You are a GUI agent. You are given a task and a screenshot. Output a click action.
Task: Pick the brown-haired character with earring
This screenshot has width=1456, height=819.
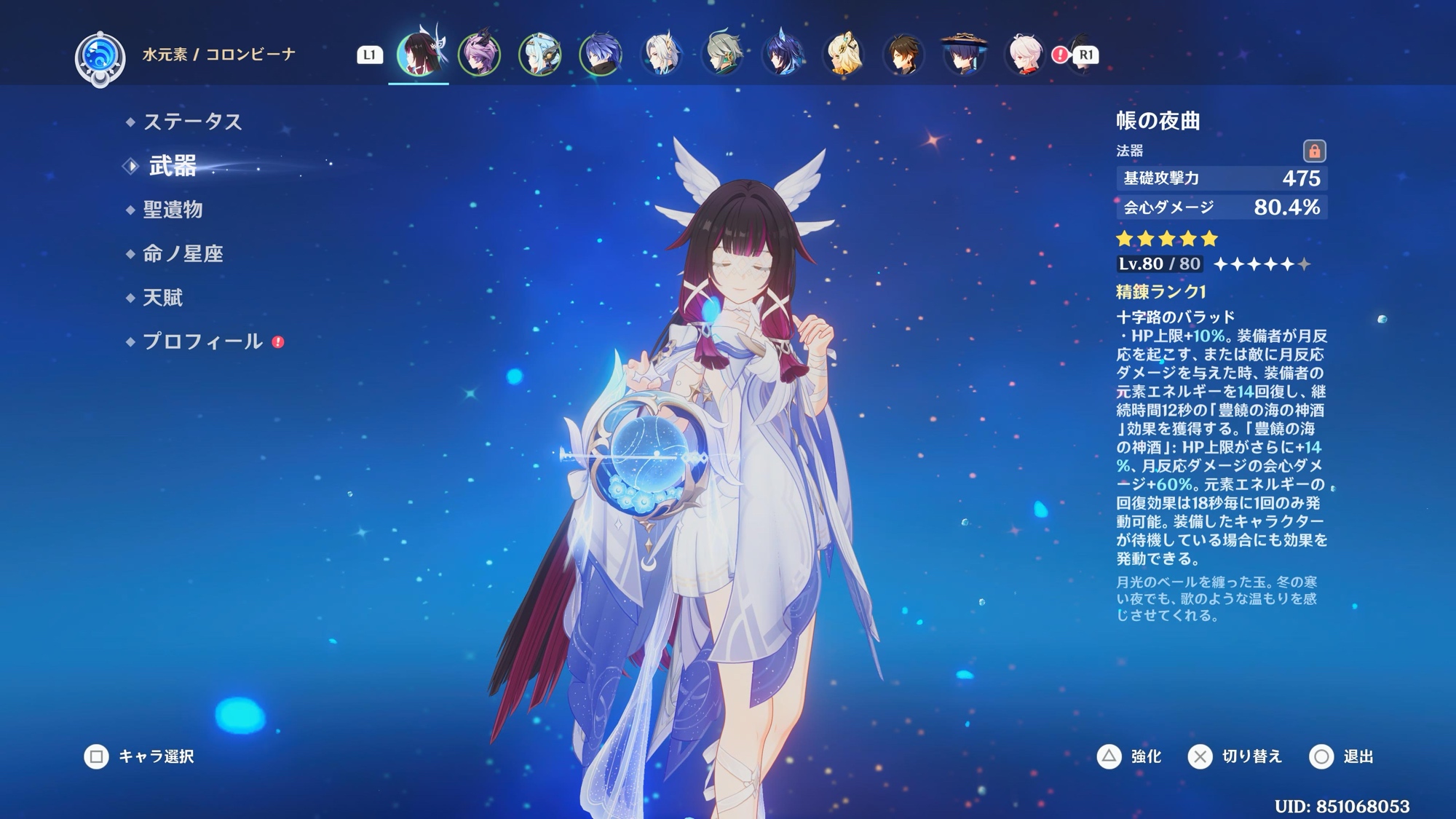click(x=903, y=55)
